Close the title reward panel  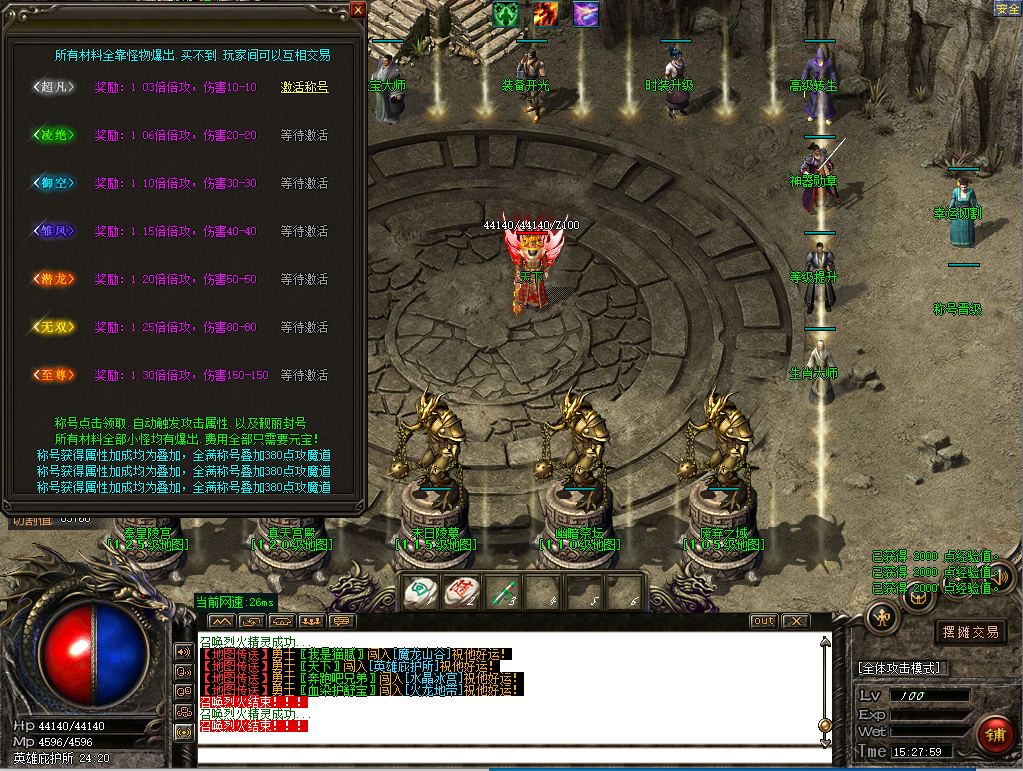(358, 11)
